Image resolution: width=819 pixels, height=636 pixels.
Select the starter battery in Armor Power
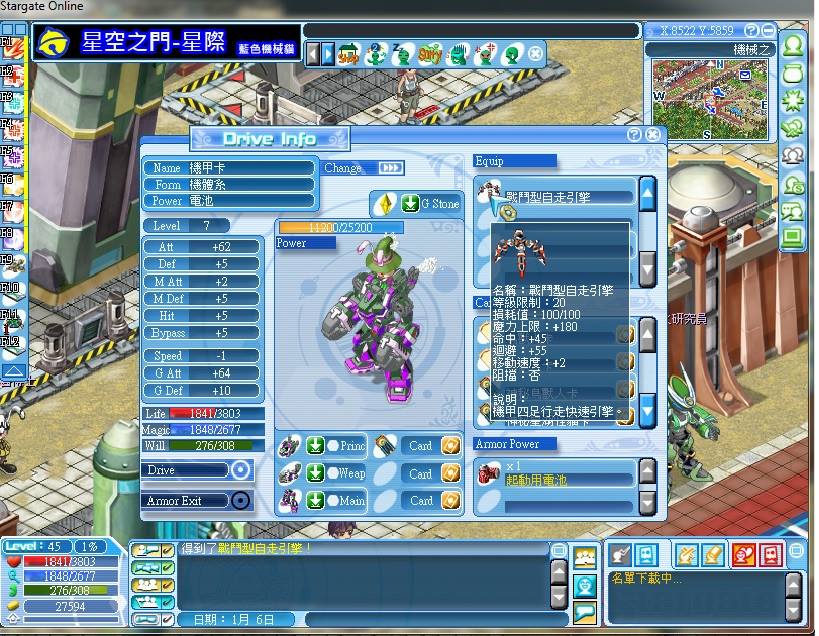tap(556, 474)
